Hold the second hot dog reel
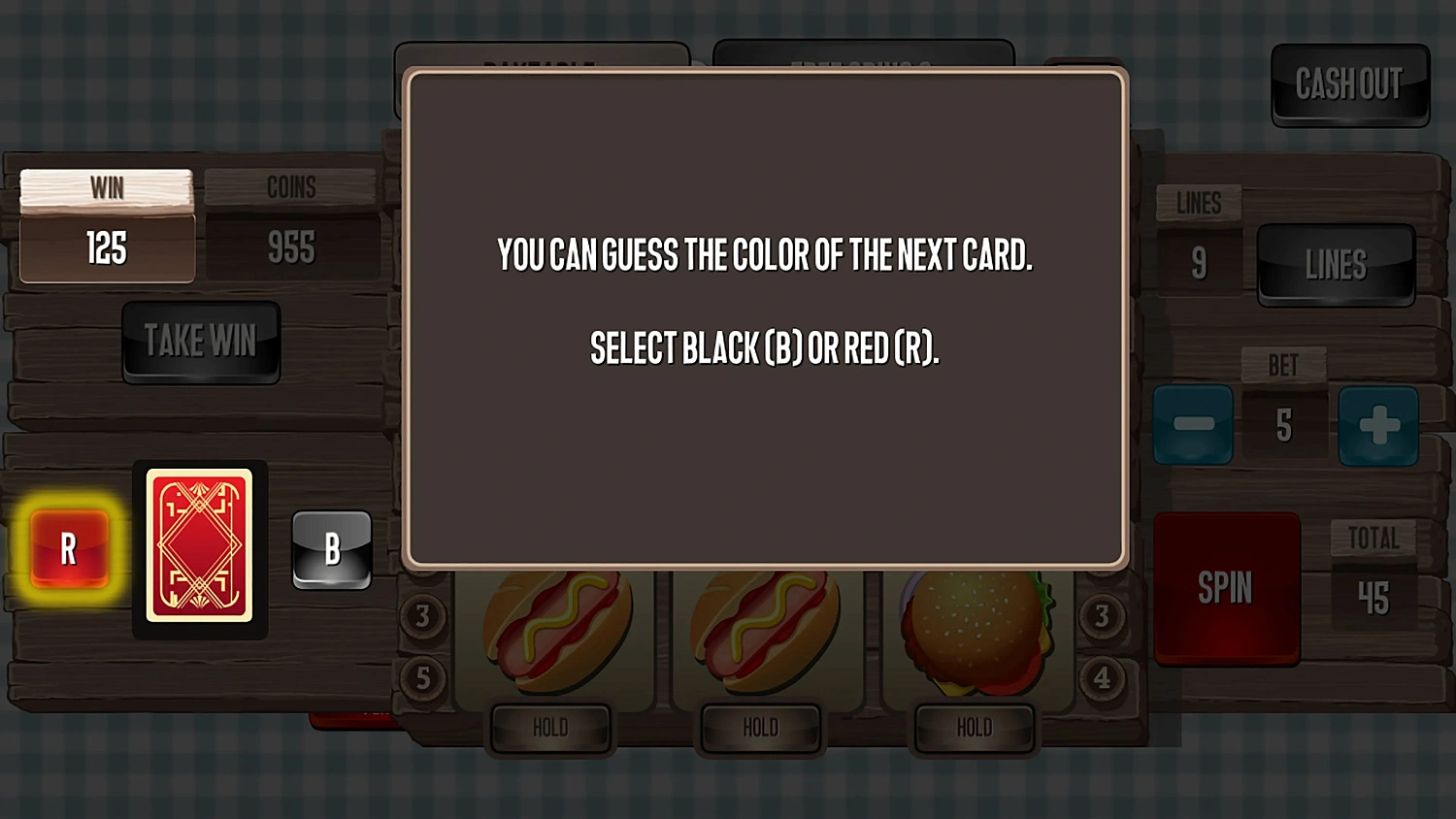The height and width of the screenshot is (819, 1456). click(761, 727)
